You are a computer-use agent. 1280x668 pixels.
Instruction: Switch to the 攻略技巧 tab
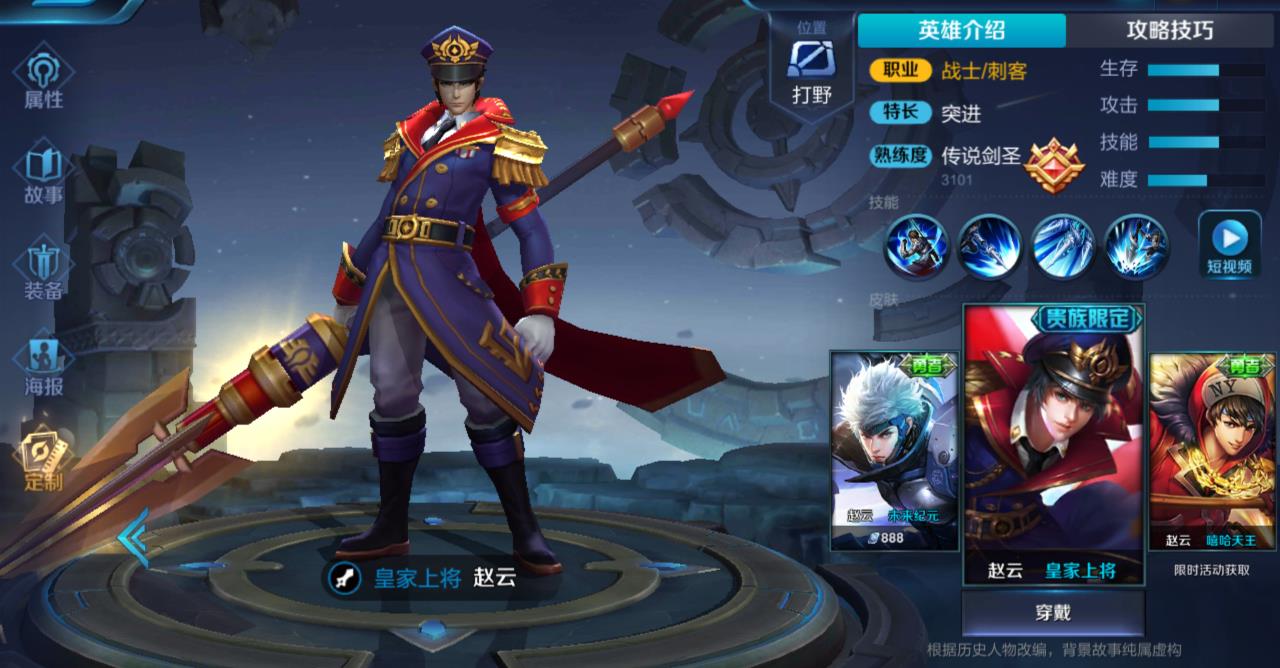[1170, 30]
